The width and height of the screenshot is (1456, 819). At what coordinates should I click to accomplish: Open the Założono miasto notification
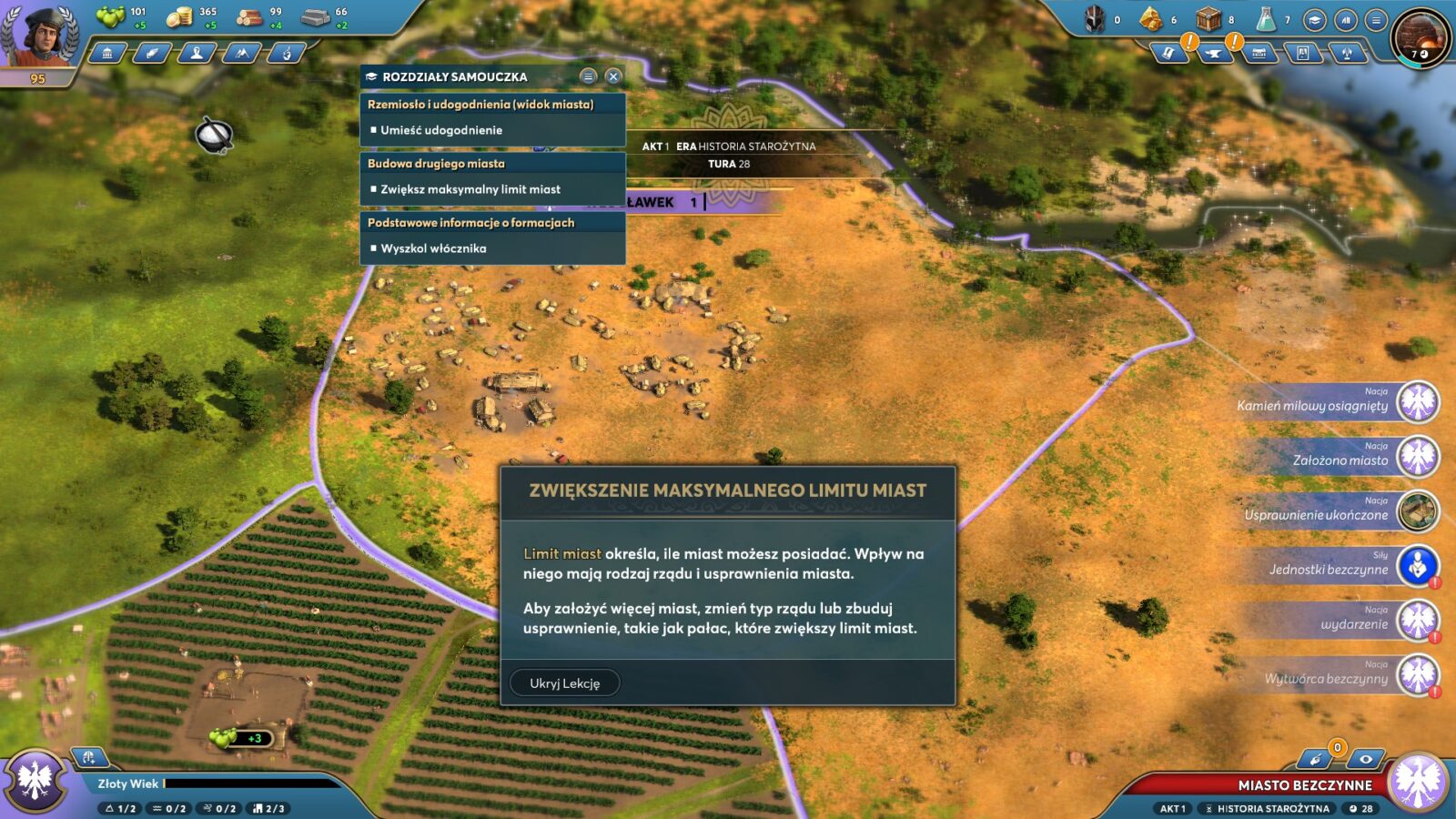pyautogui.click(x=1417, y=457)
